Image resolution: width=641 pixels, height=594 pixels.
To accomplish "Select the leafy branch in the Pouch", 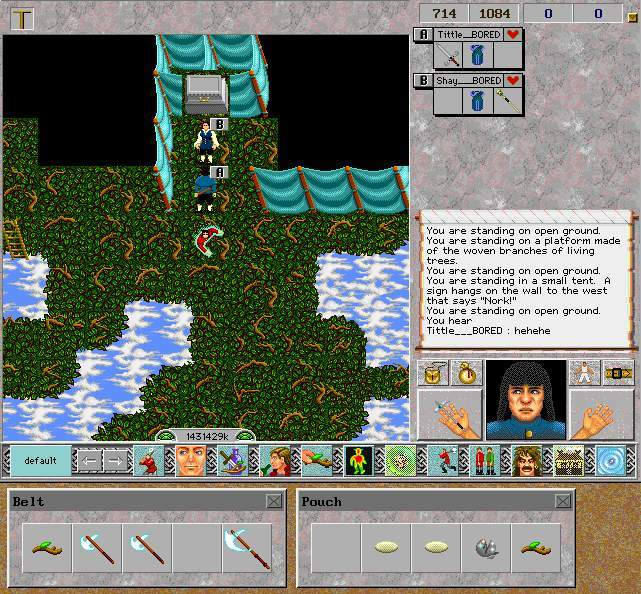I will coord(536,547).
